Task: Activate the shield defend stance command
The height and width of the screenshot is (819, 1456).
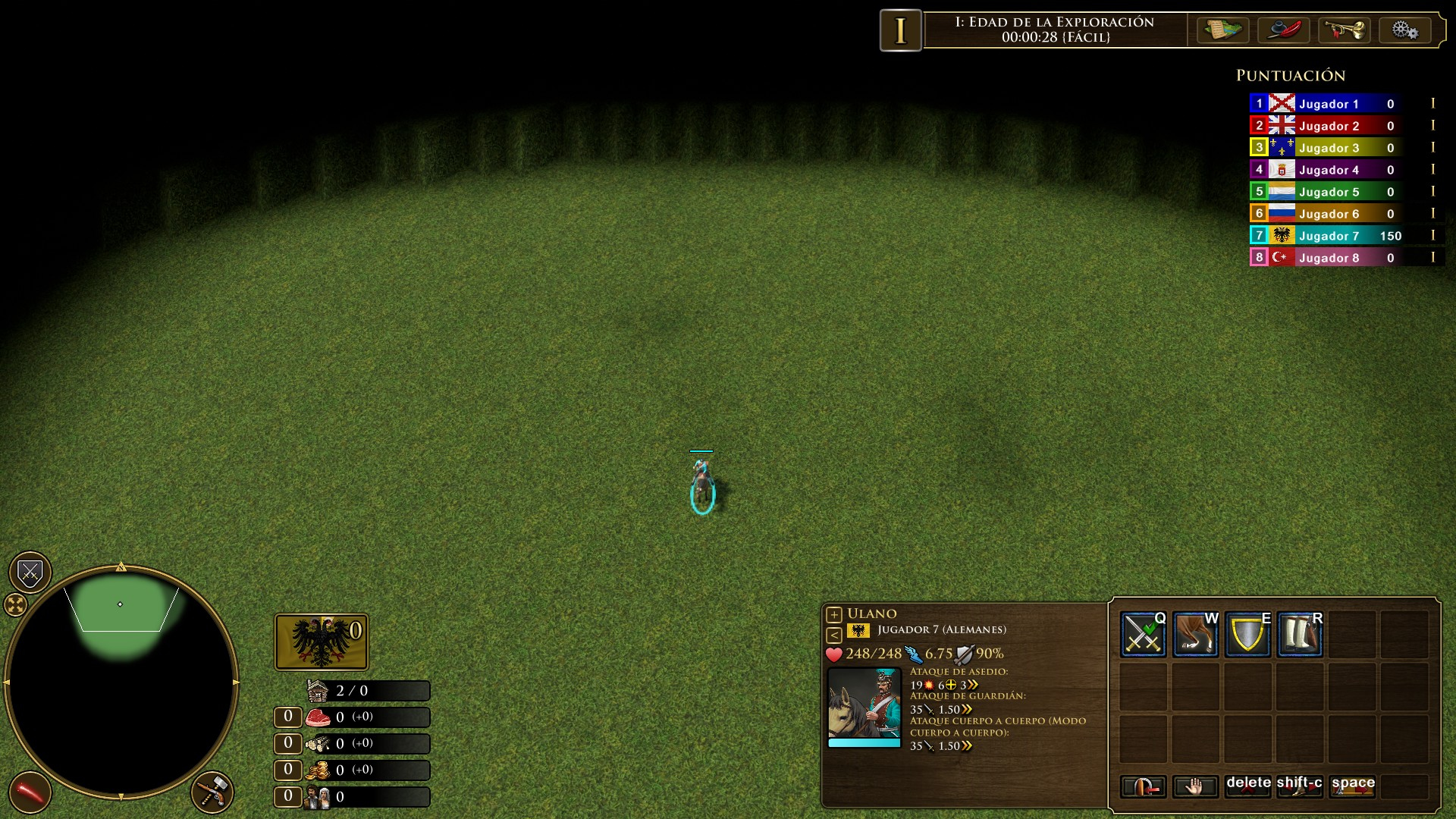Action: 1247,634
